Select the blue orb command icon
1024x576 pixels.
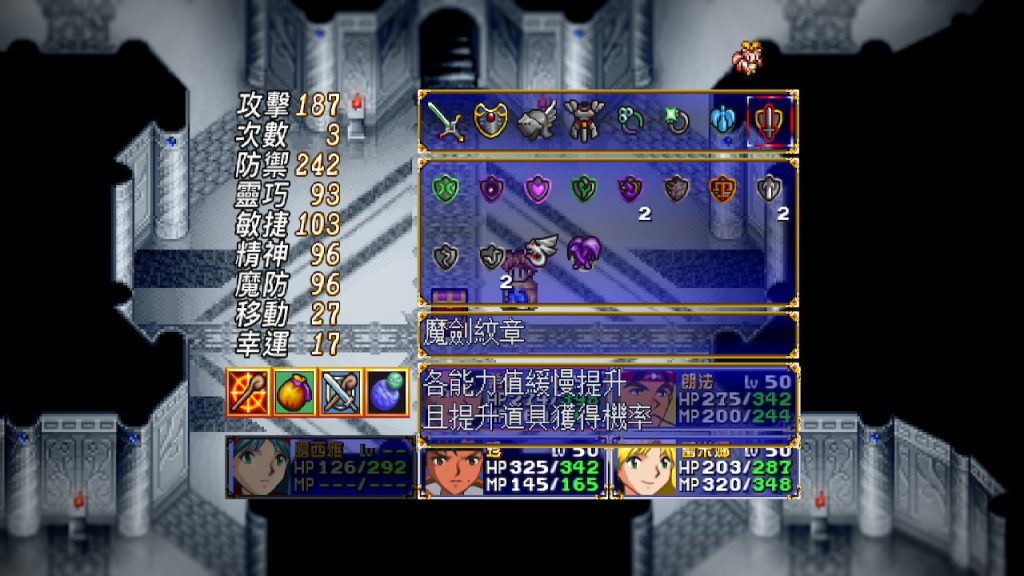pos(387,391)
